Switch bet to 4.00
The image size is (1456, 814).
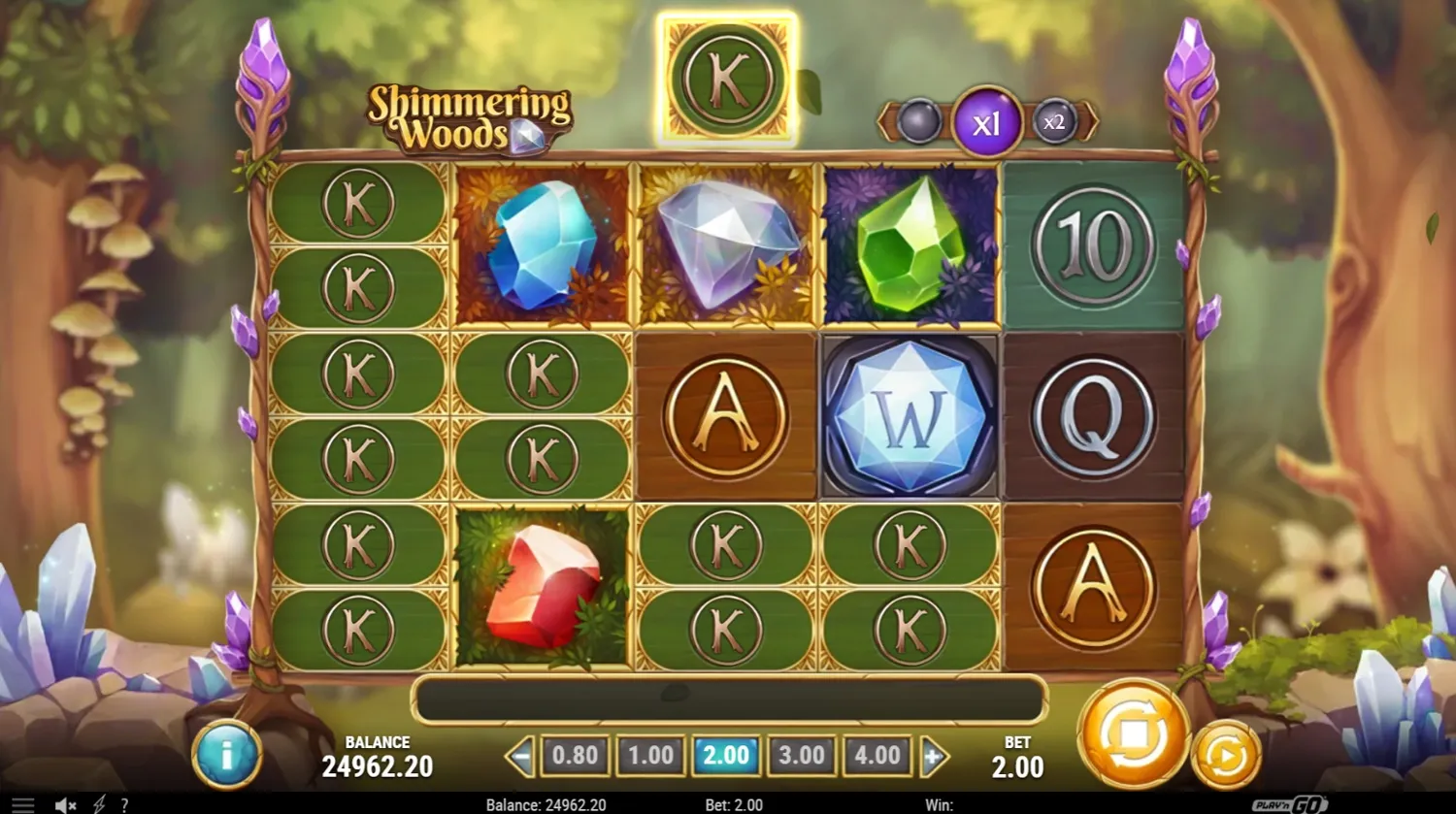point(876,754)
